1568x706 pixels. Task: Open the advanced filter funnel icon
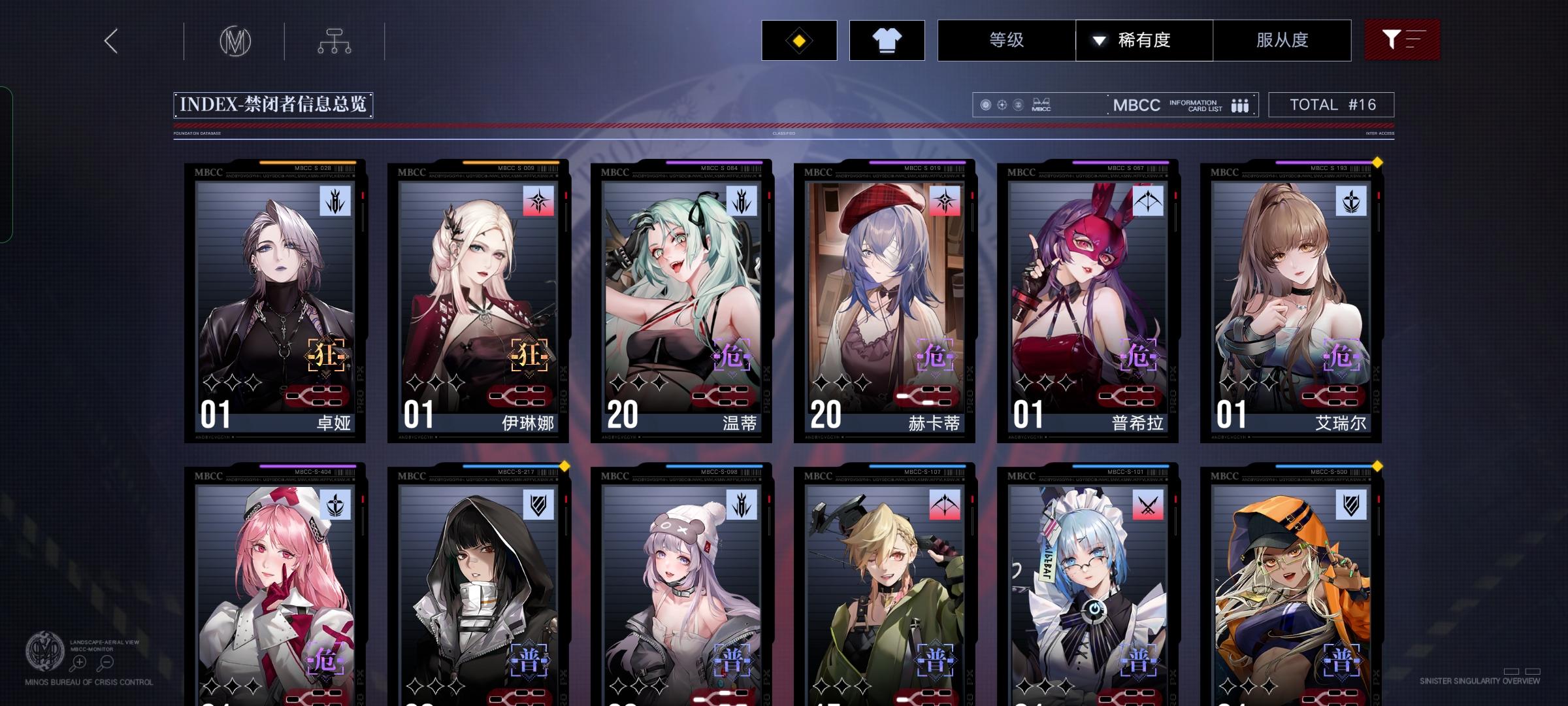[x=1402, y=39]
